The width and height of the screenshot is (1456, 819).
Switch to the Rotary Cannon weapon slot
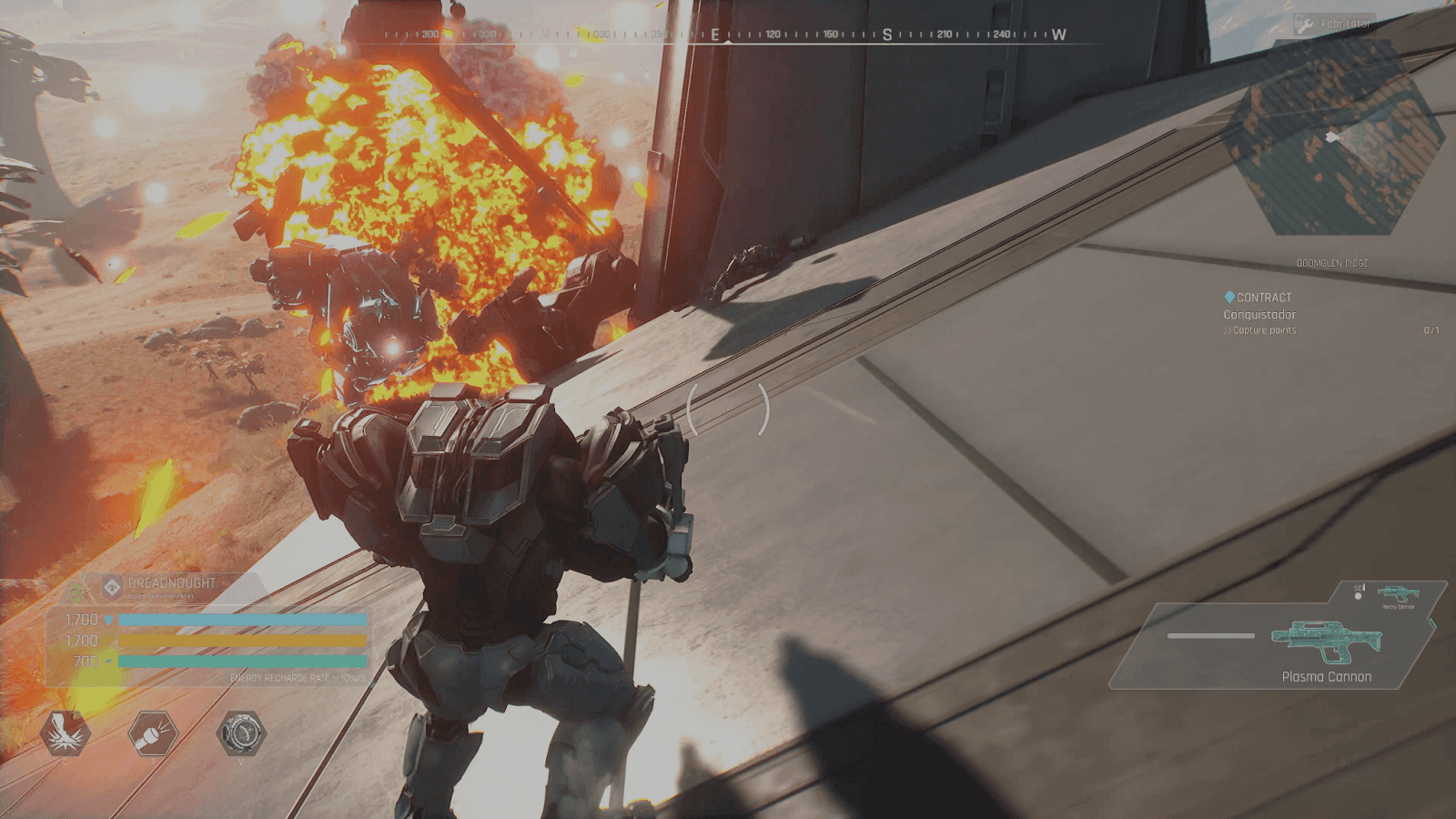[1398, 592]
